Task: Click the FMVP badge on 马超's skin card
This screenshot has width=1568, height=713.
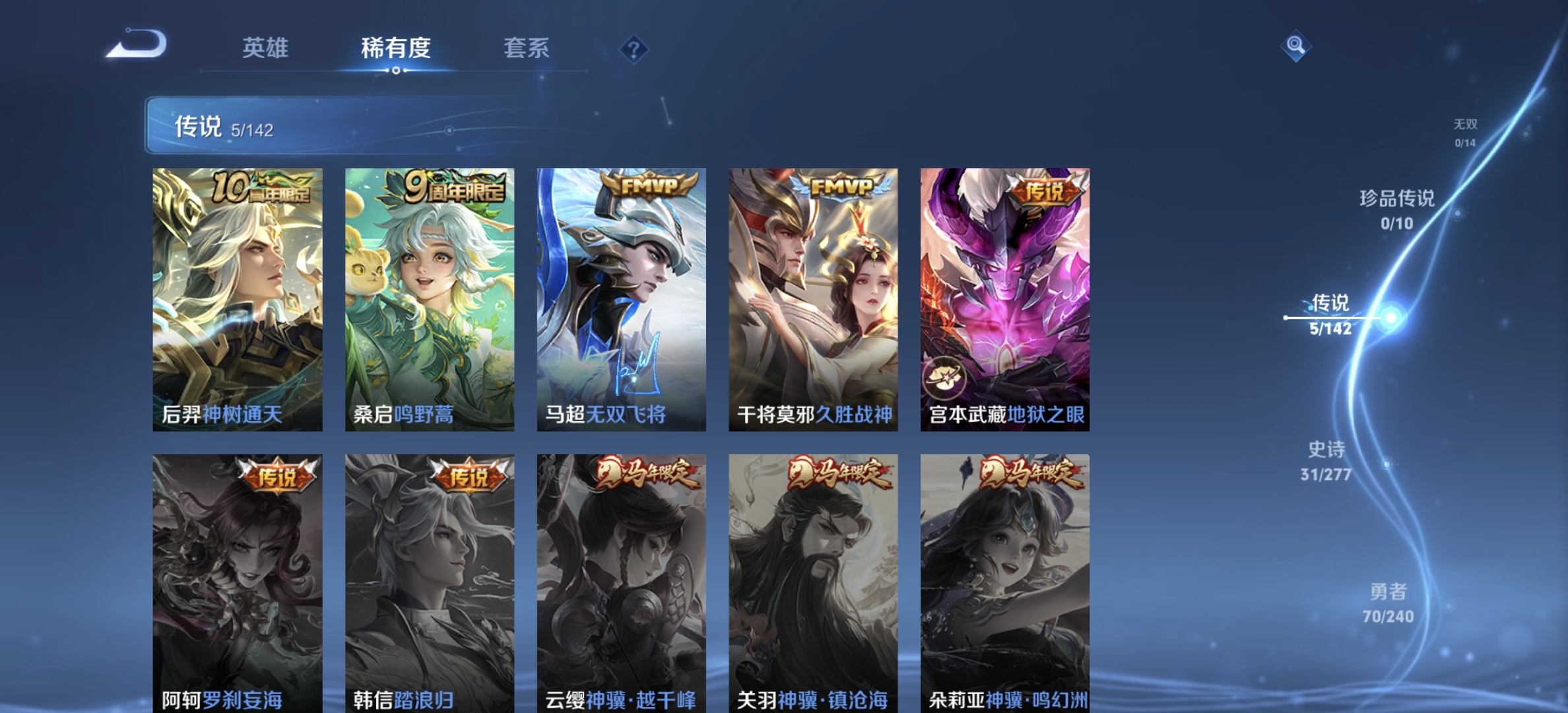Action: click(649, 185)
